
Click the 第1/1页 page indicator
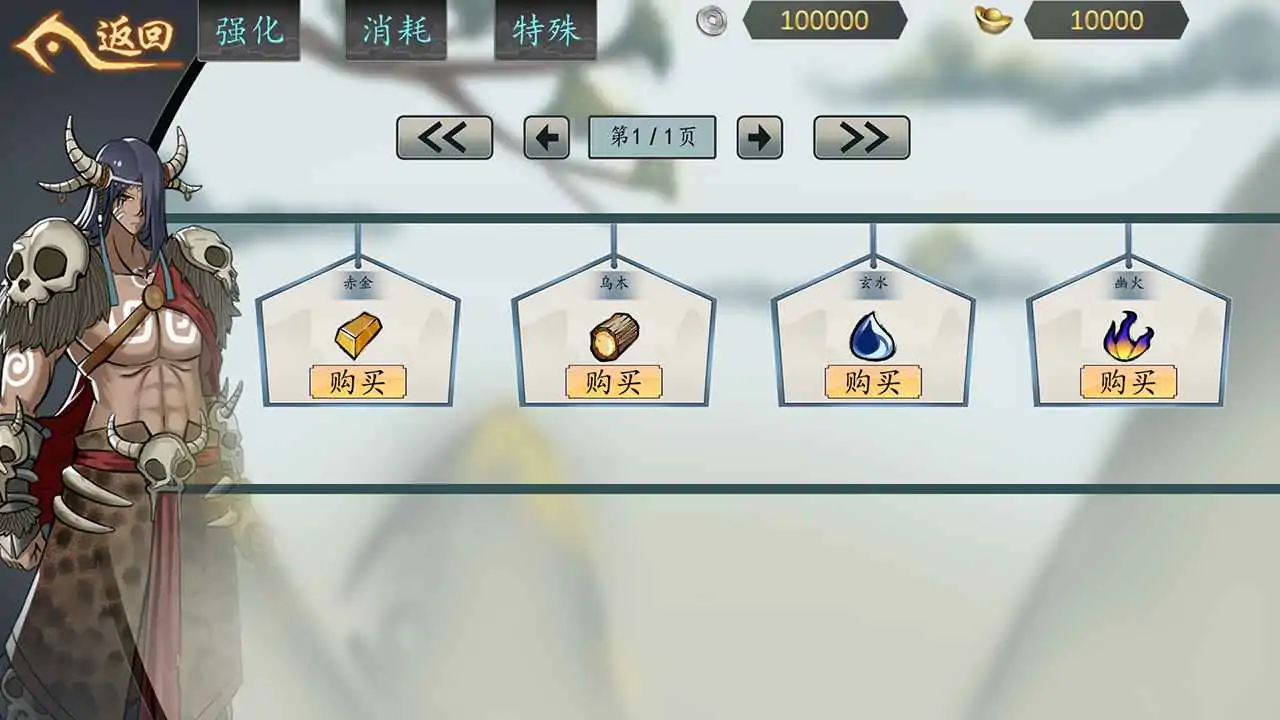(651, 137)
